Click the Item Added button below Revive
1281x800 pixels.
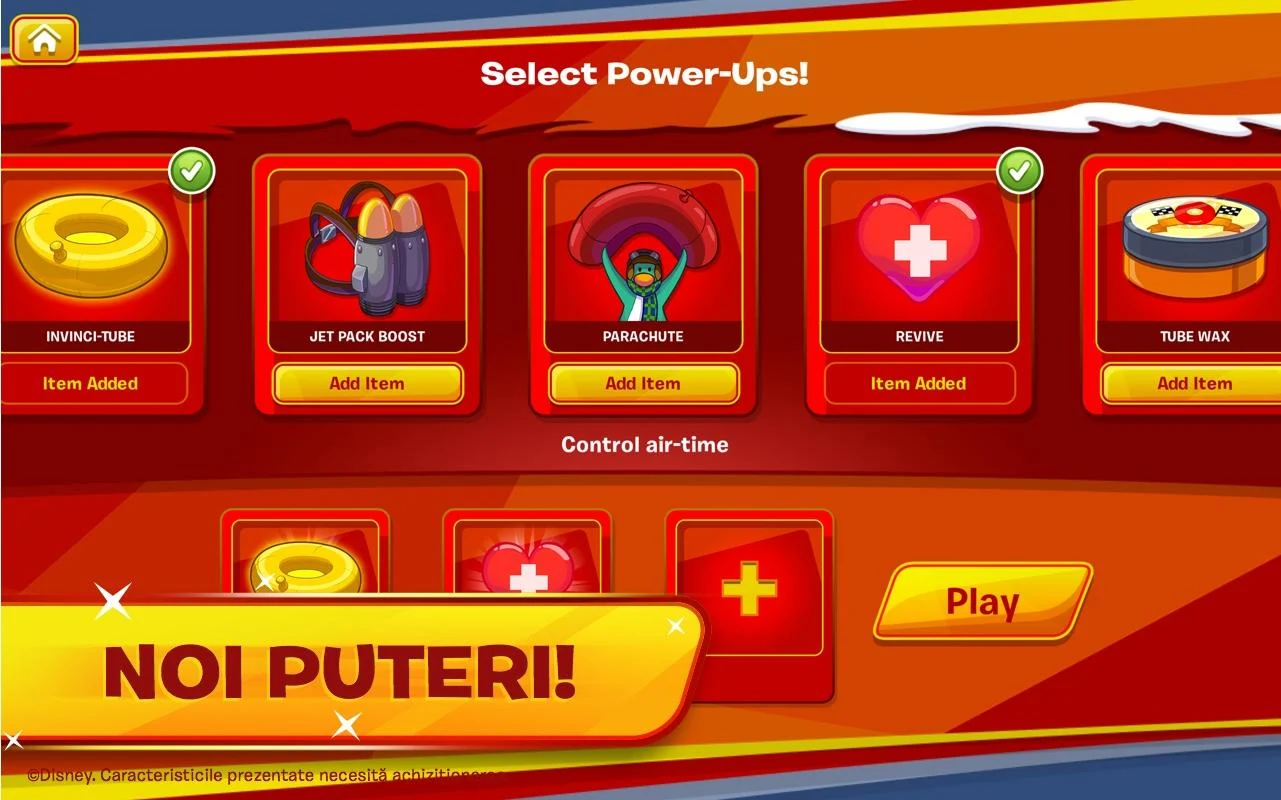[x=919, y=383]
